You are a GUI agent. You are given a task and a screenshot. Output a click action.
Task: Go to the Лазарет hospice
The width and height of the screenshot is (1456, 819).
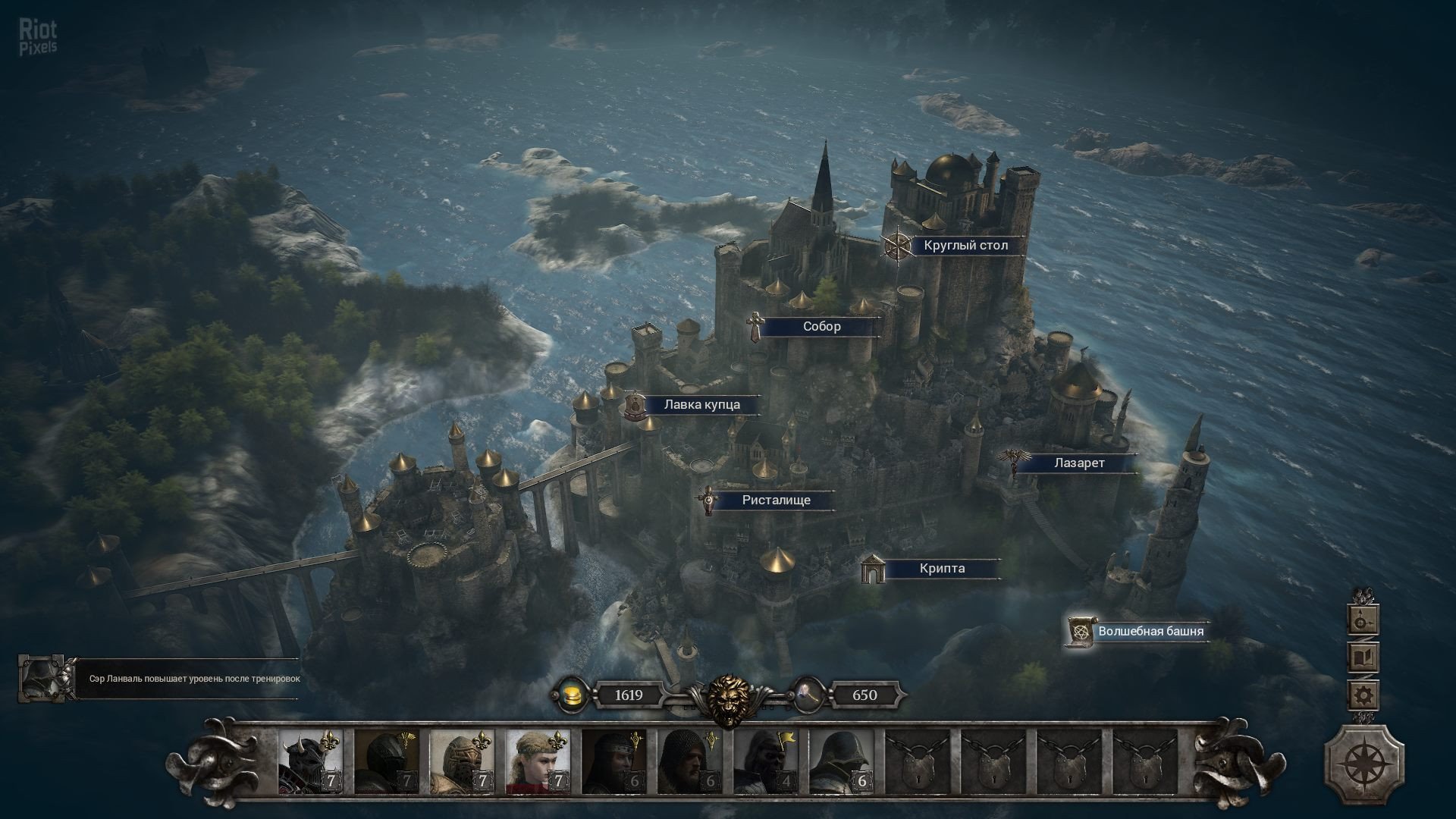pos(1078,463)
